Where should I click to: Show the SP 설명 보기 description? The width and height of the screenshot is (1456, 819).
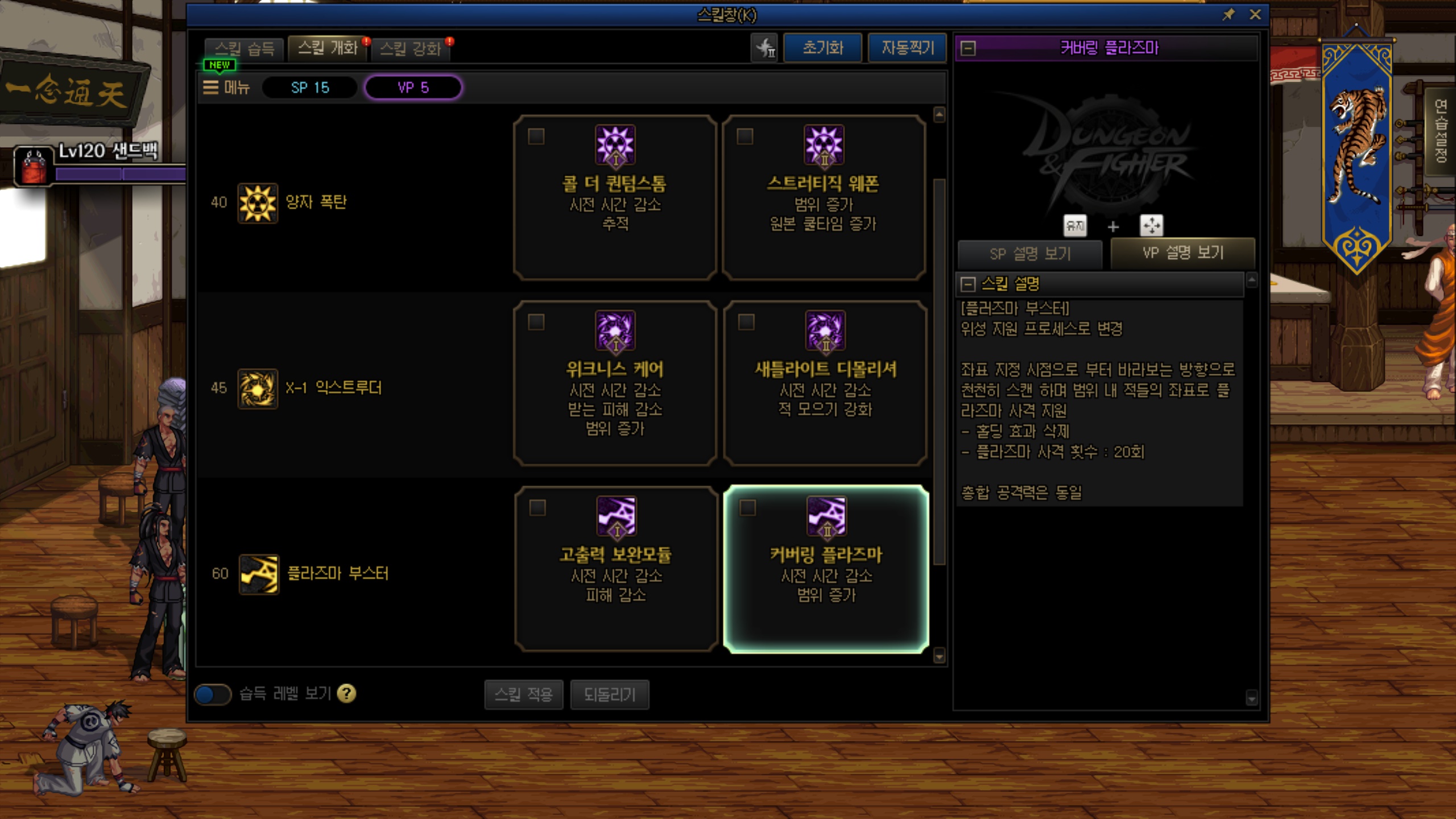point(1030,254)
